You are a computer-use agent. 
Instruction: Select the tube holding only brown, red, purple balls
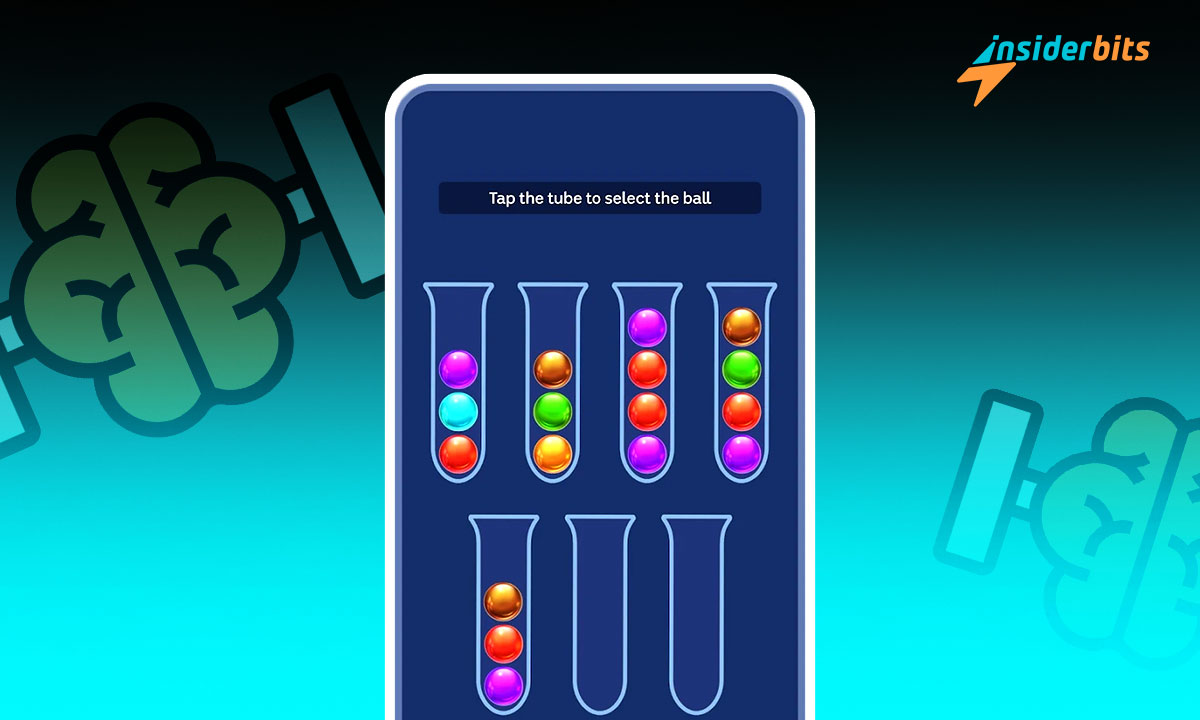pyautogui.click(x=504, y=620)
